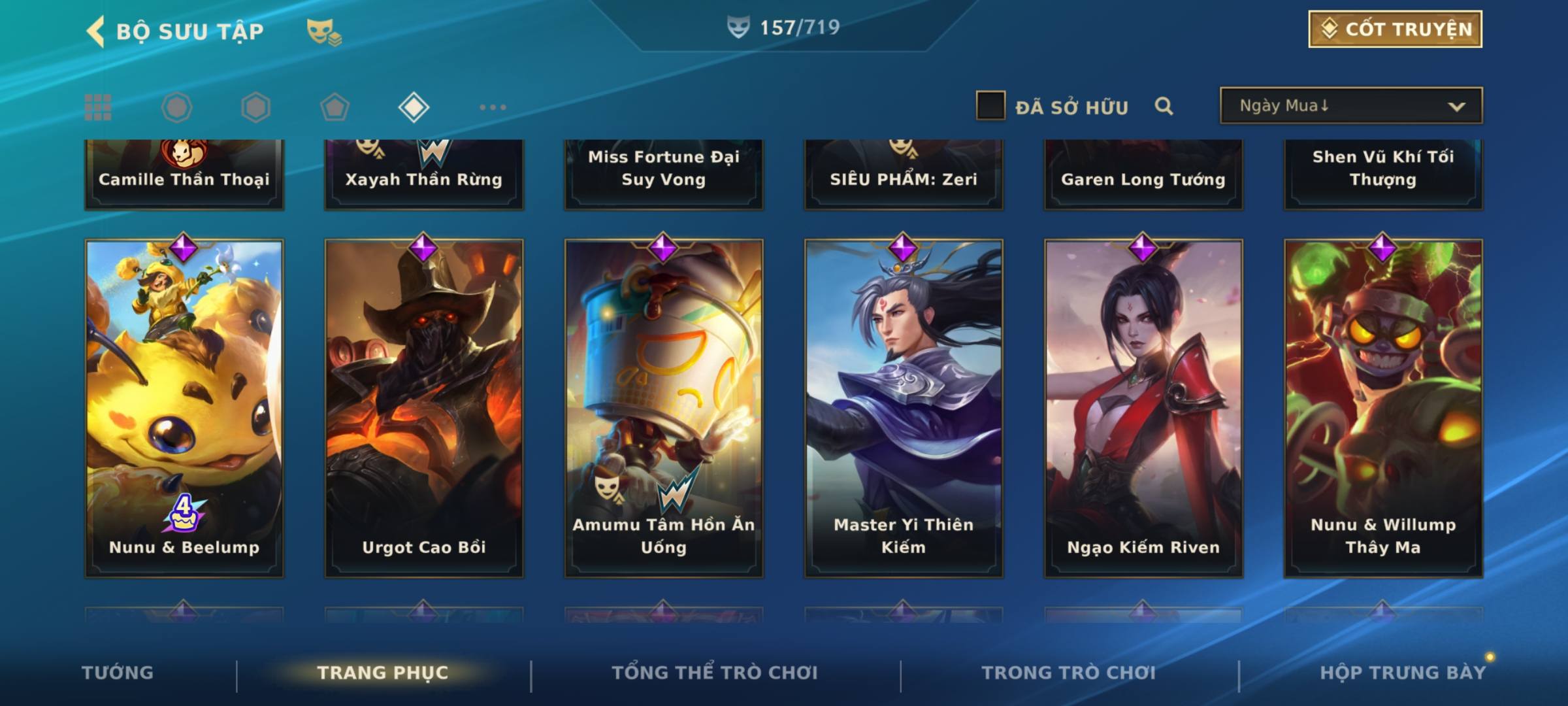
Task: Switch to the Tướng tab
Action: 118,673
